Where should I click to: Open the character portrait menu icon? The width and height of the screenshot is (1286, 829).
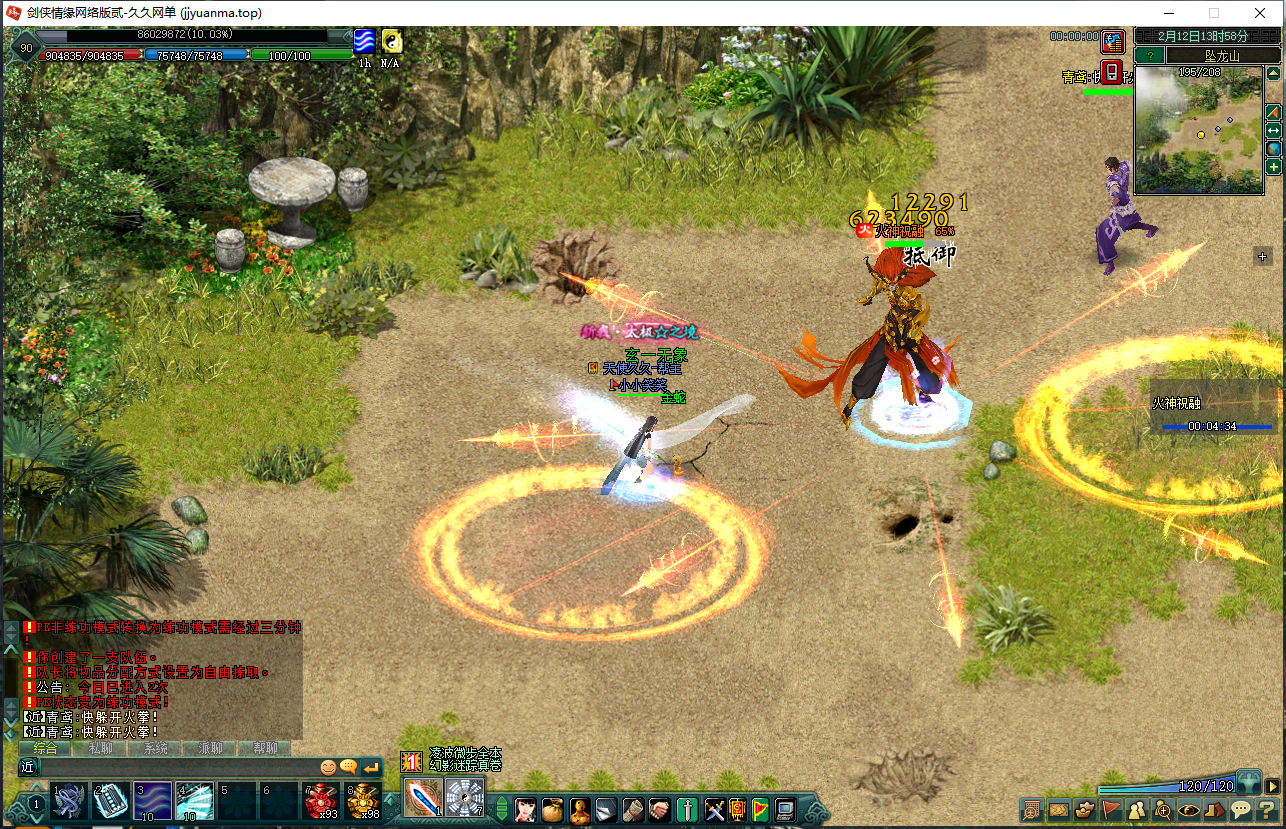coord(526,808)
